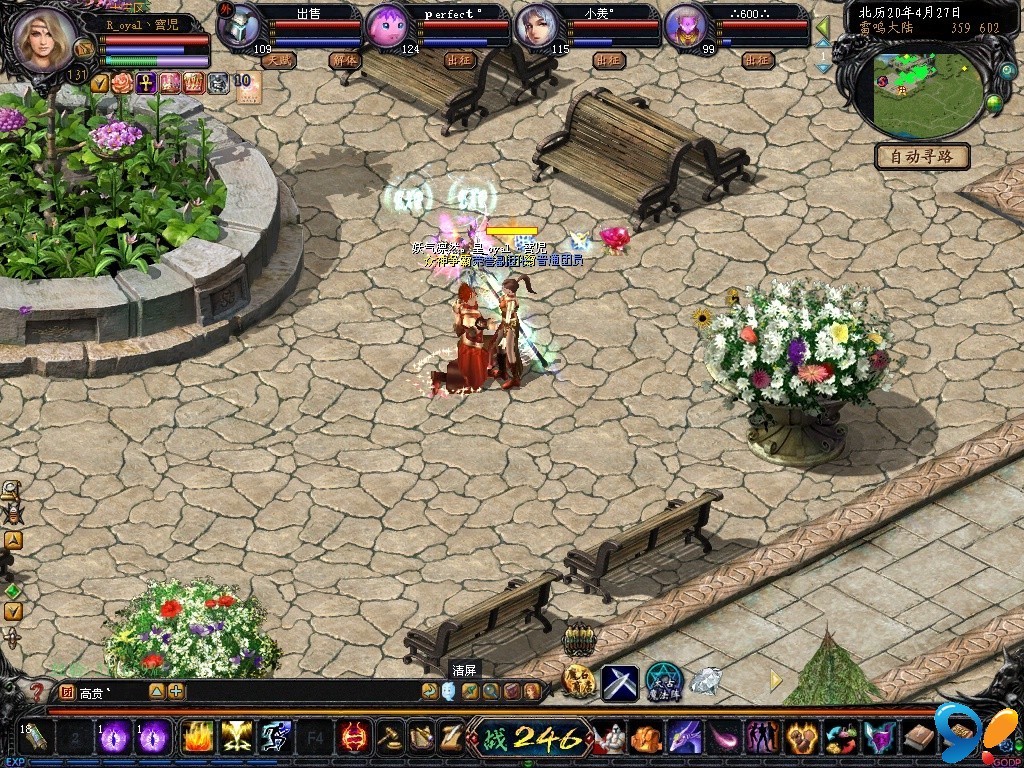
Task: Open the brown book icon on the hotbar
Action: (x=918, y=739)
